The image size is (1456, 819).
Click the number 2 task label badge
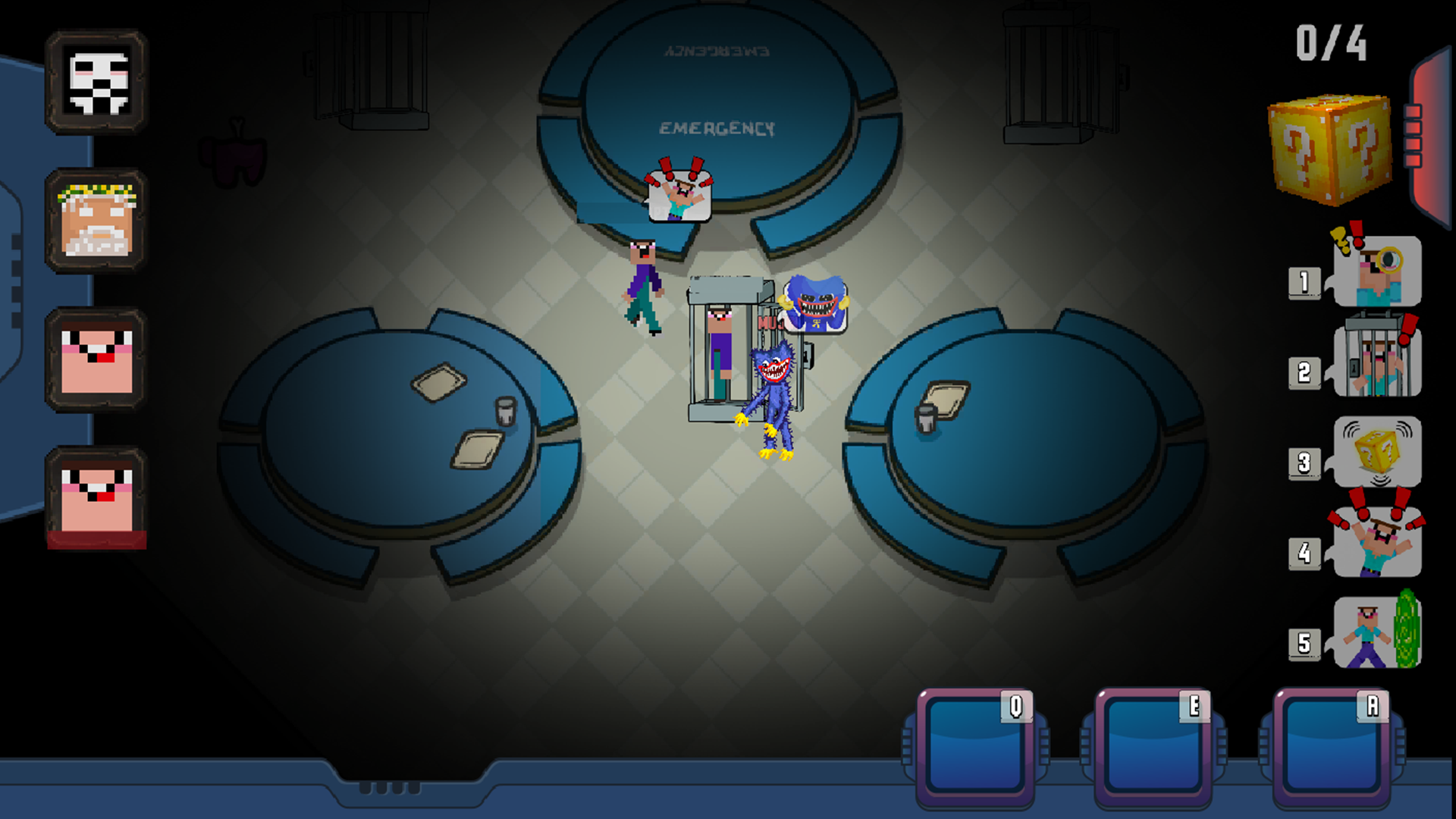[x=1306, y=372]
